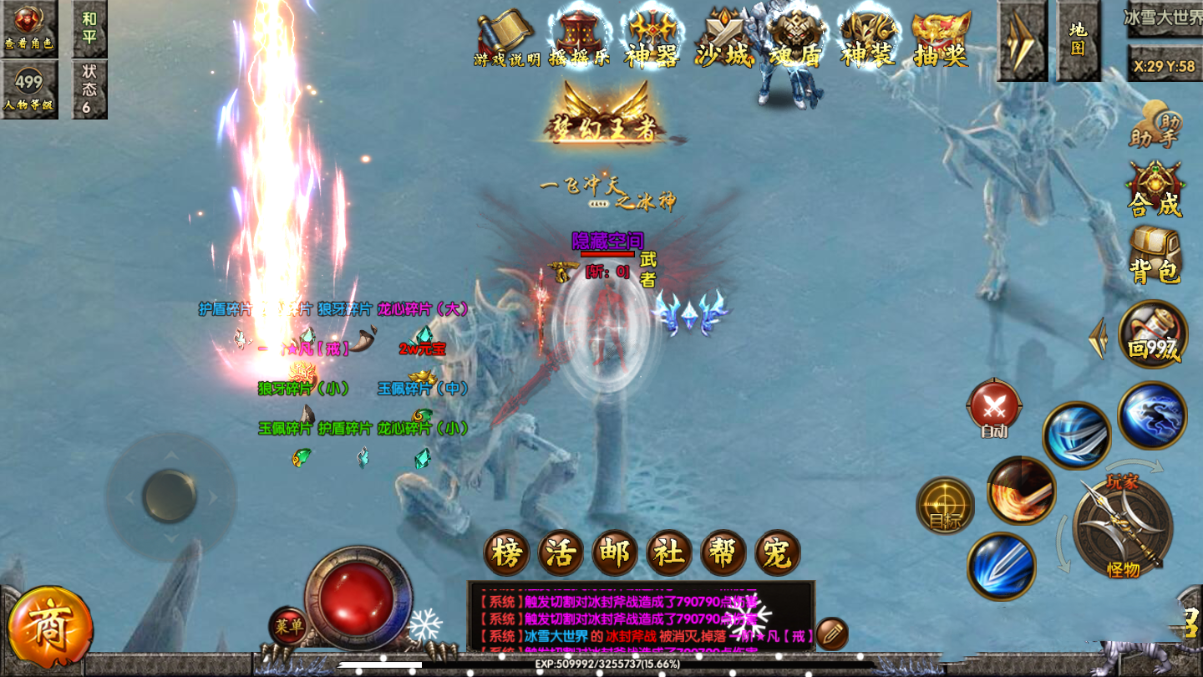This screenshot has width=1203, height=677.
Task: Open the 榜 ranking button
Action: [x=507, y=553]
